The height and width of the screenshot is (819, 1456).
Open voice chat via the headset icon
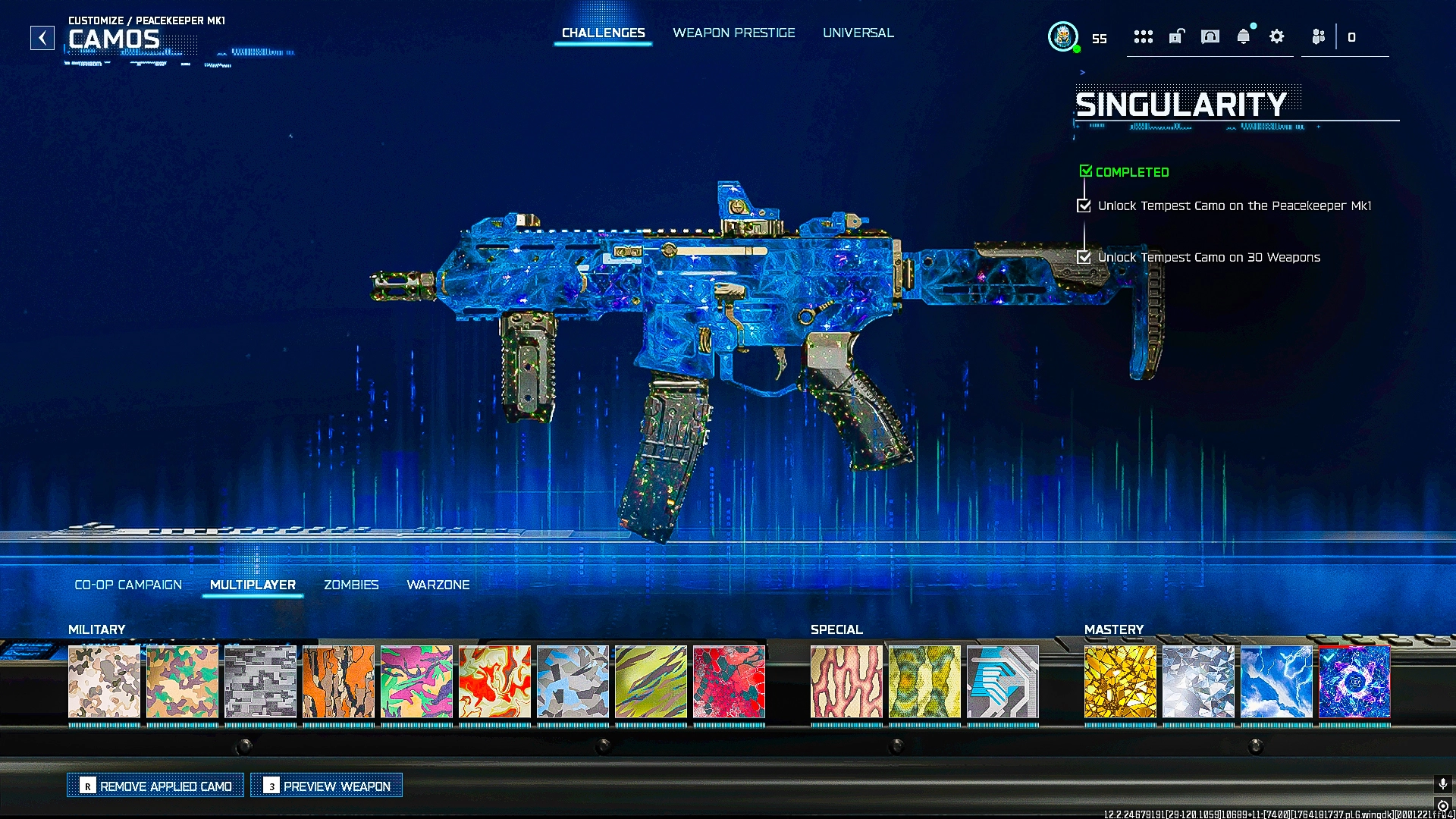tap(1210, 36)
